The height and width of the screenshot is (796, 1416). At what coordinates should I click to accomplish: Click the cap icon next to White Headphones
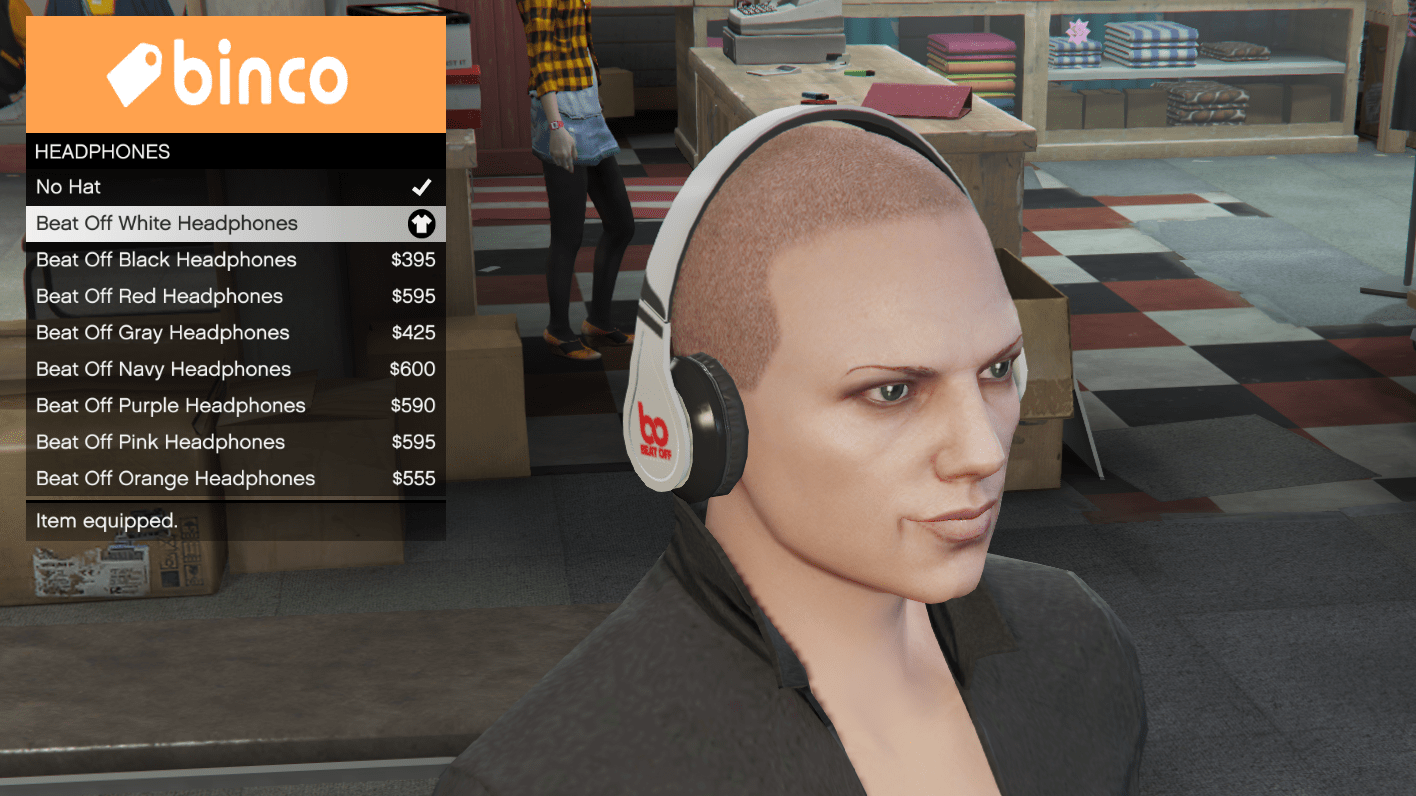421,223
